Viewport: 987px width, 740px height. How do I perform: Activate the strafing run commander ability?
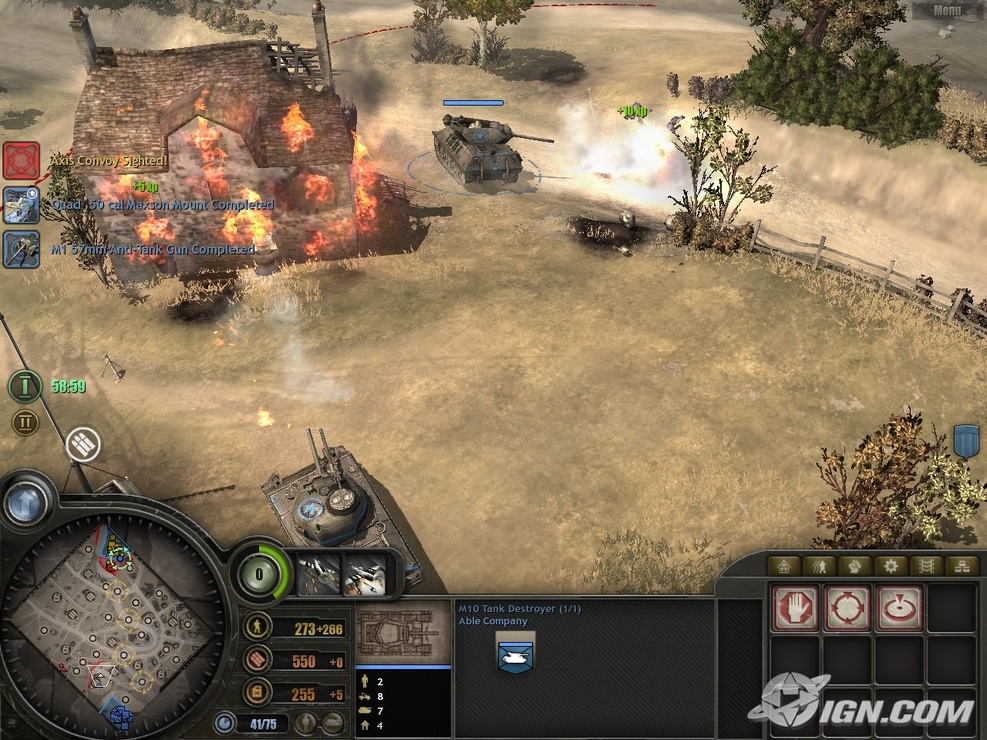click(319, 575)
